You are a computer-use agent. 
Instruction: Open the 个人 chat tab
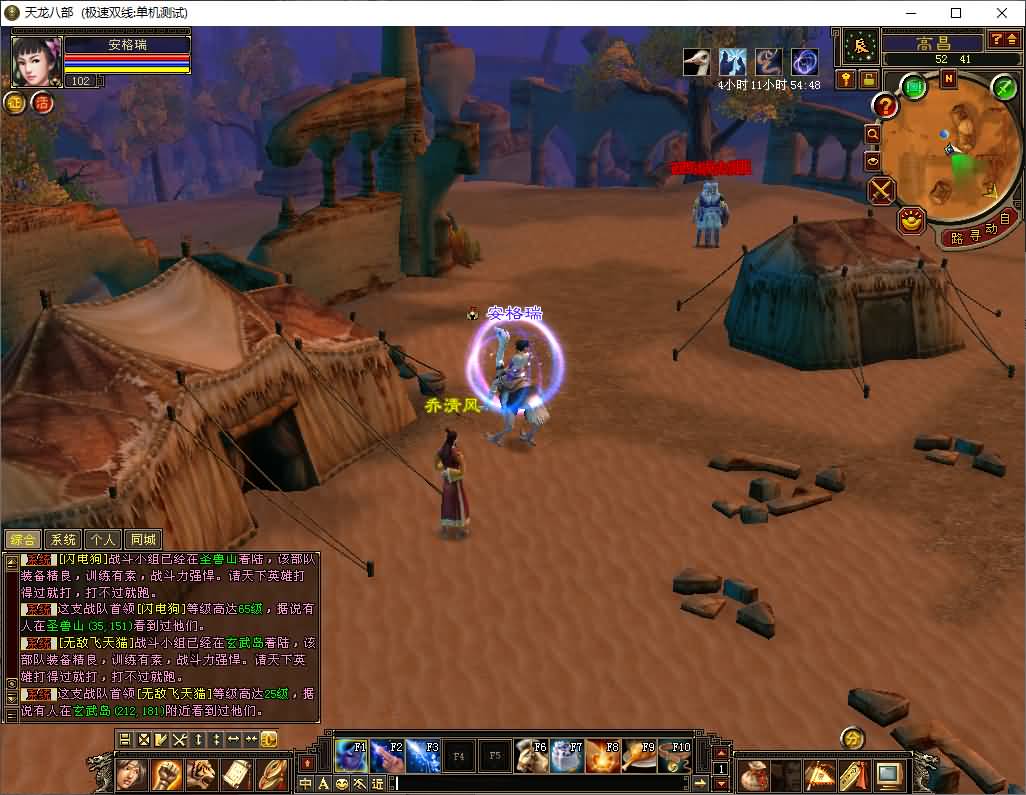[103, 540]
